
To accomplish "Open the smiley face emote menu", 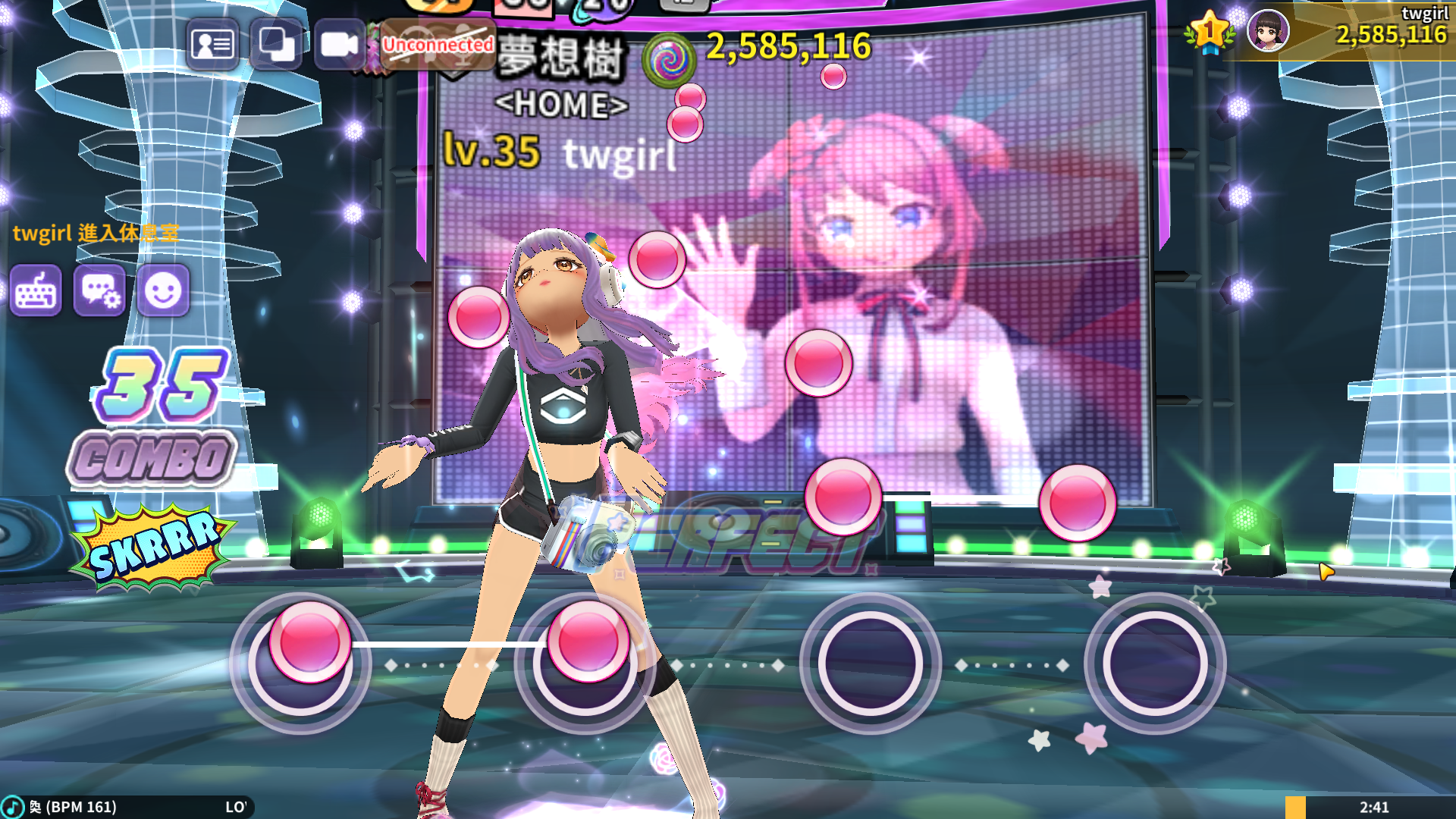I will [163, 291].
